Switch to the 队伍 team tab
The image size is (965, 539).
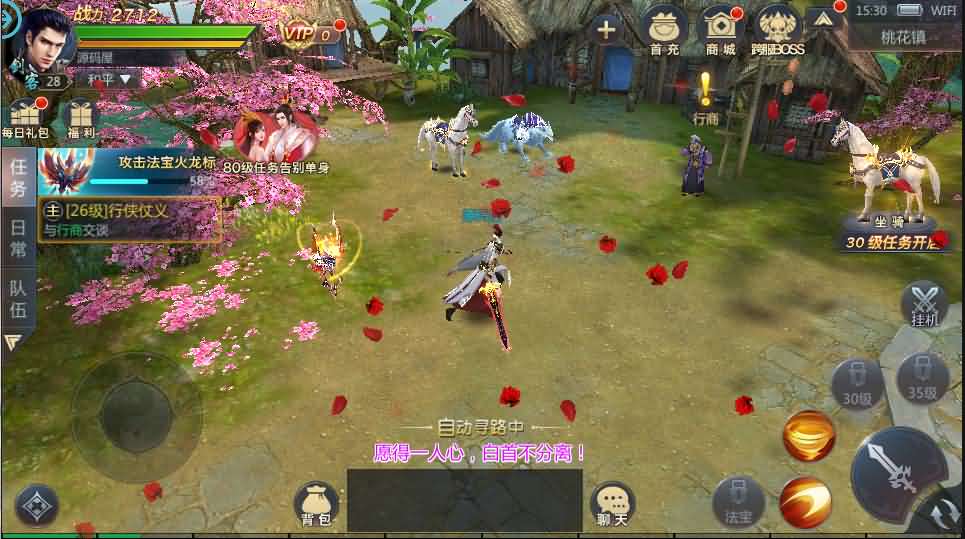(18, 296)
